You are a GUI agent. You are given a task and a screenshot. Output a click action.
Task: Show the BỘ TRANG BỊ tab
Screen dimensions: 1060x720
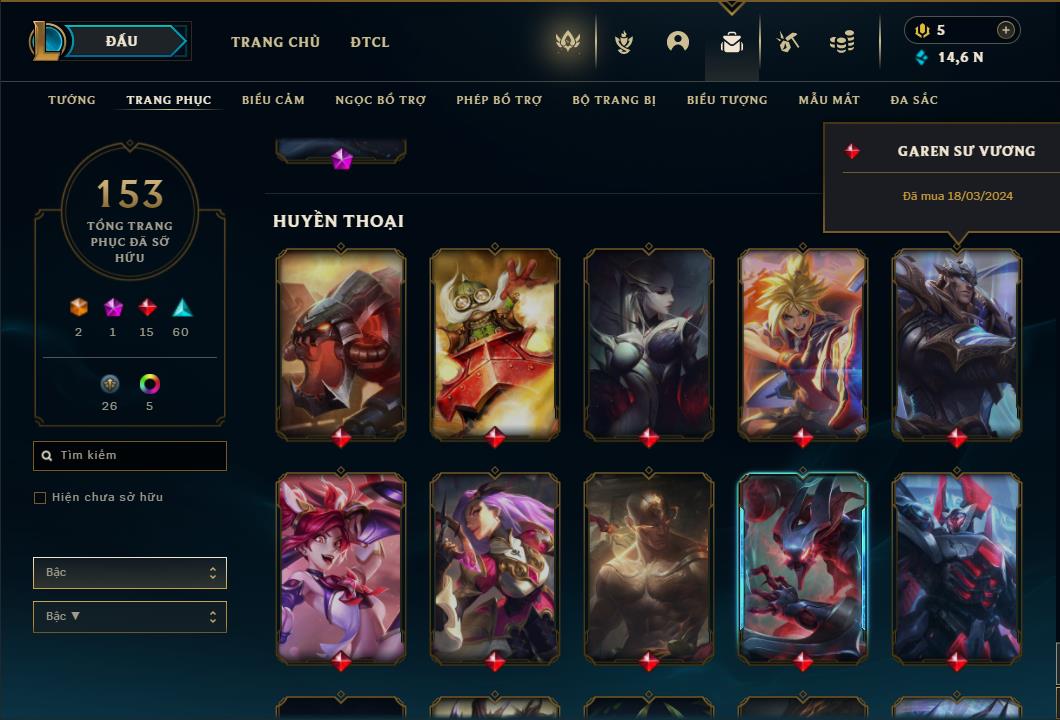614,100
